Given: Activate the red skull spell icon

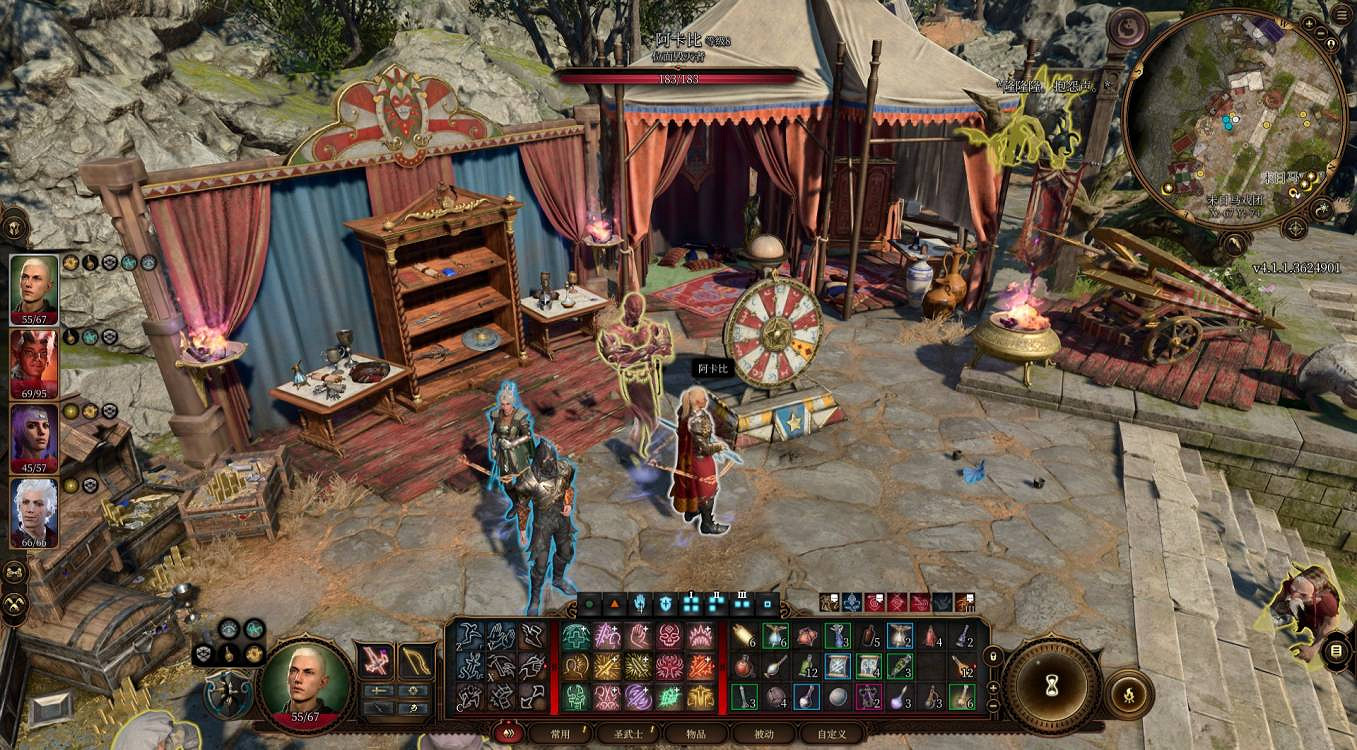Looking at the screenshot, I should point(669,636).
